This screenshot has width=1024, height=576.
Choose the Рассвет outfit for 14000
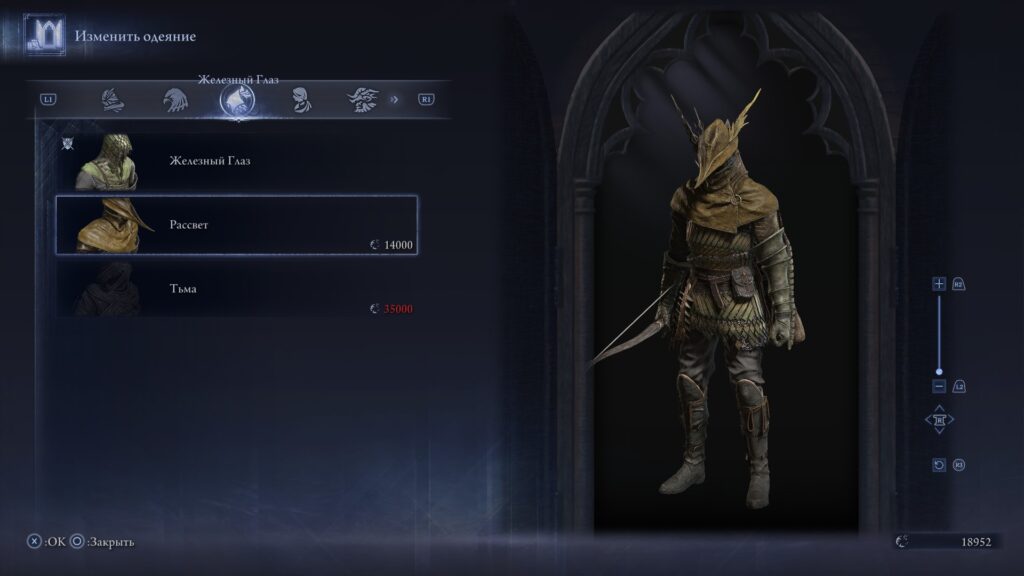236,226
